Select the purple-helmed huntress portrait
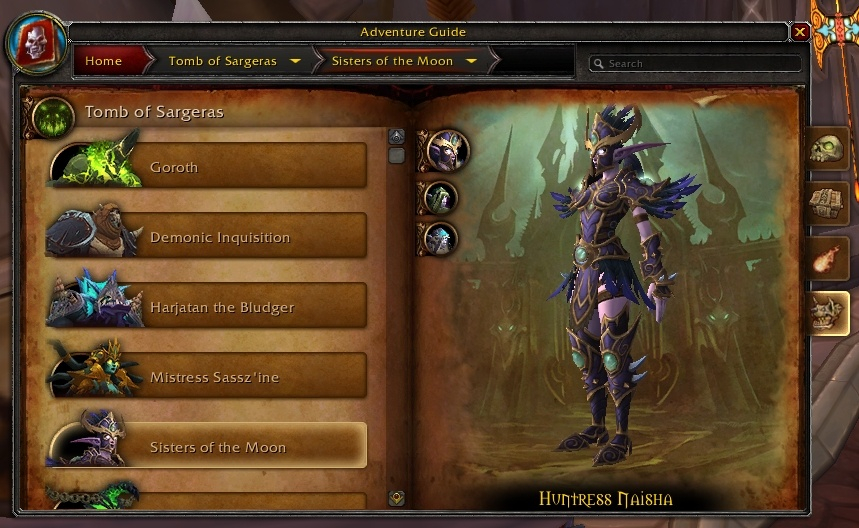Viewport: 859px width, 528px height. (x=446, y=151)
